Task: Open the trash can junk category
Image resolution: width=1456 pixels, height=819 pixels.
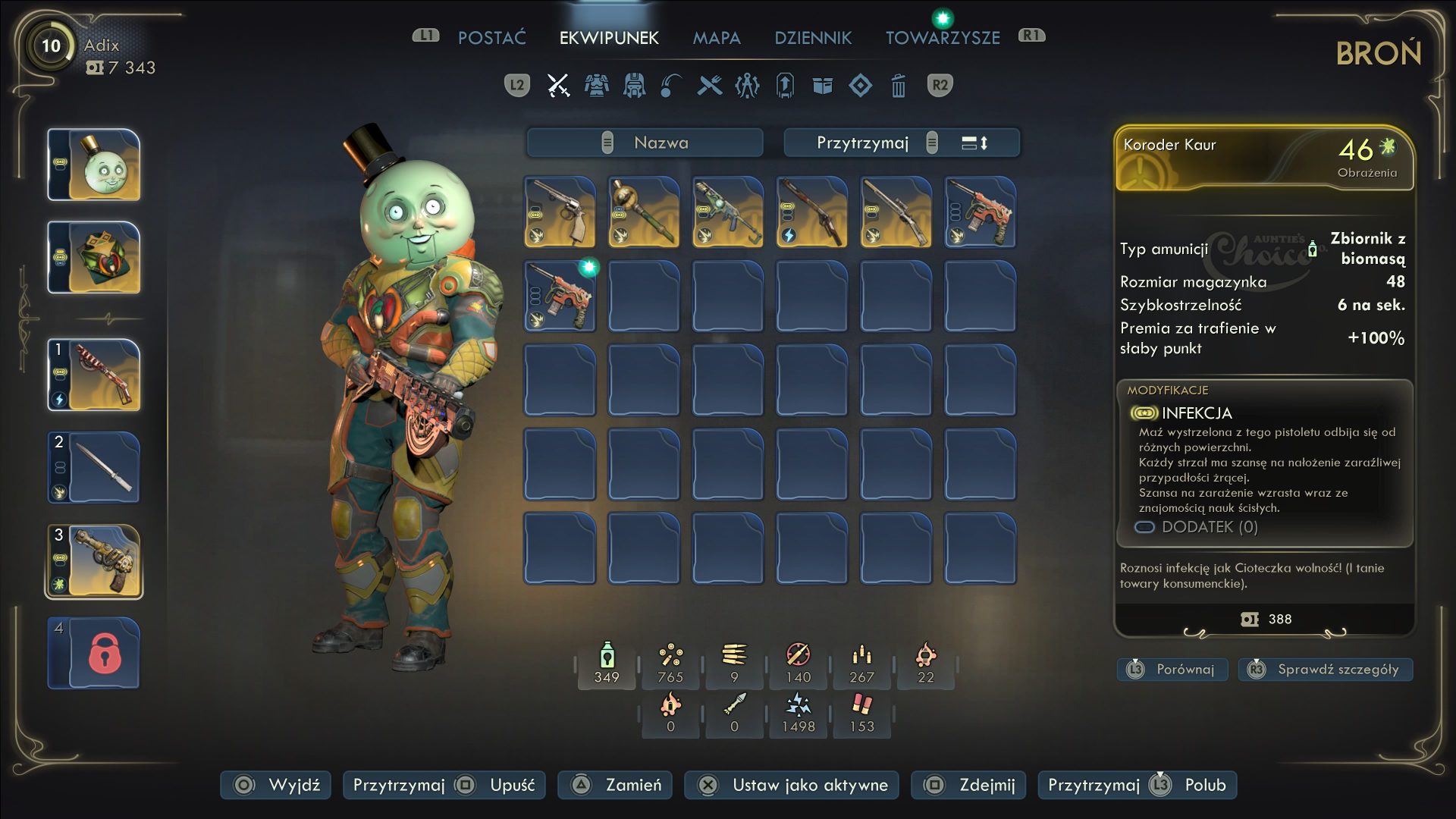Action: (x=899, y=86)
